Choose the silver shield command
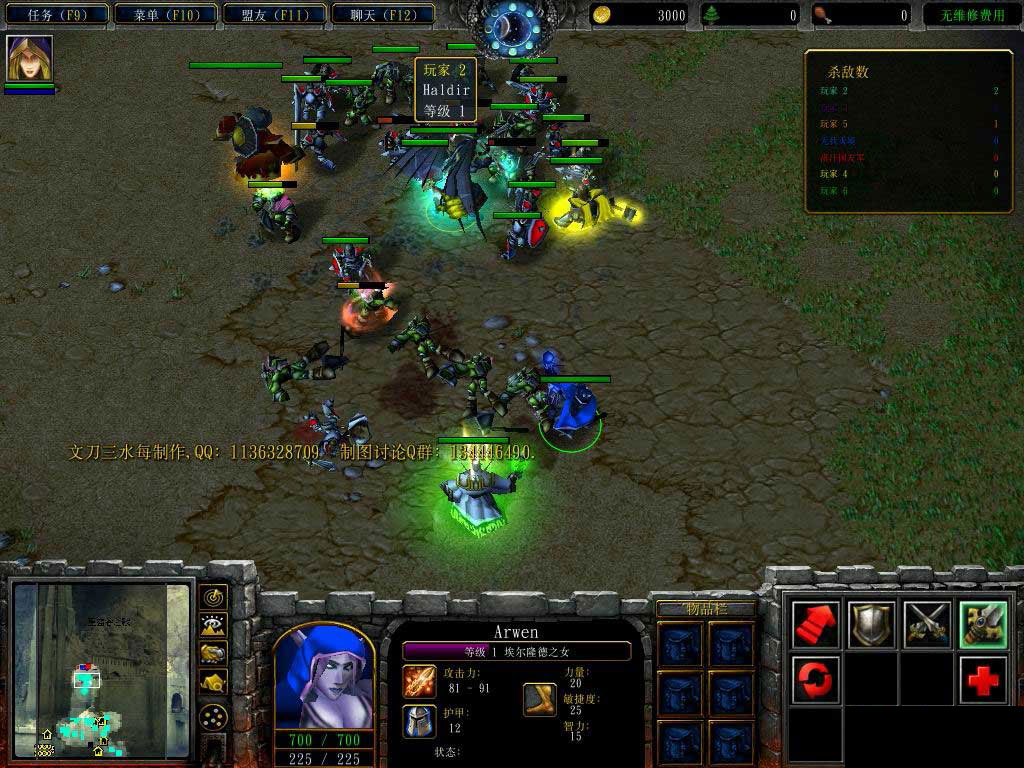The height and width of the screenshot is (768, 1024). point(871,625)
